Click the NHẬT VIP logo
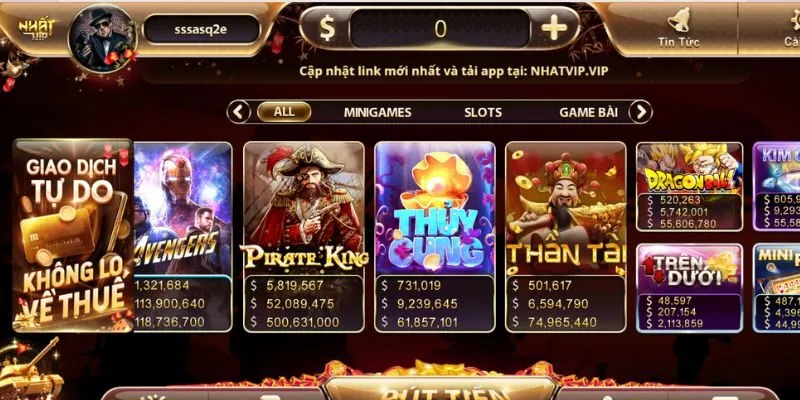The width and height of the screenshot is (800, 400). [x=30, y=28]
